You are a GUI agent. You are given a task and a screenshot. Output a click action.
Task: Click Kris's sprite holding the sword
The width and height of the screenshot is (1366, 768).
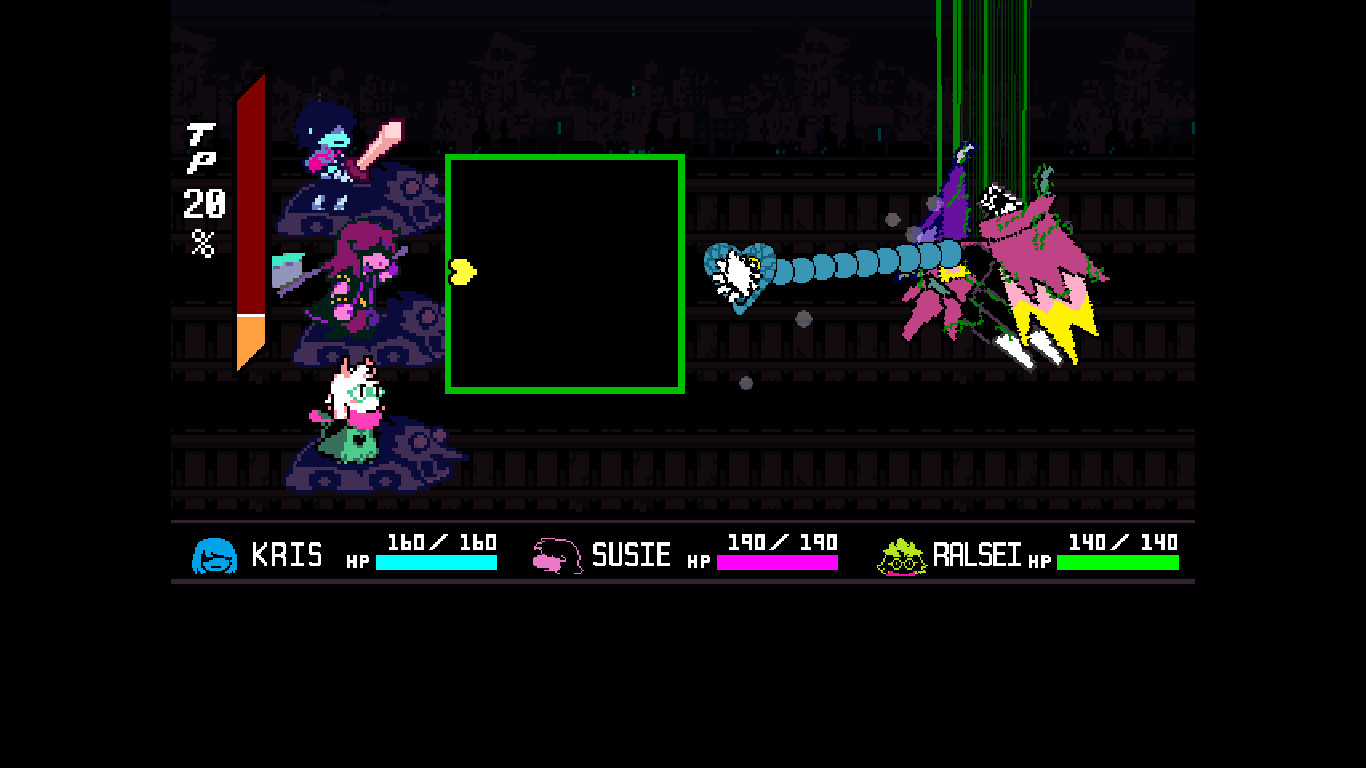[335, 145]
